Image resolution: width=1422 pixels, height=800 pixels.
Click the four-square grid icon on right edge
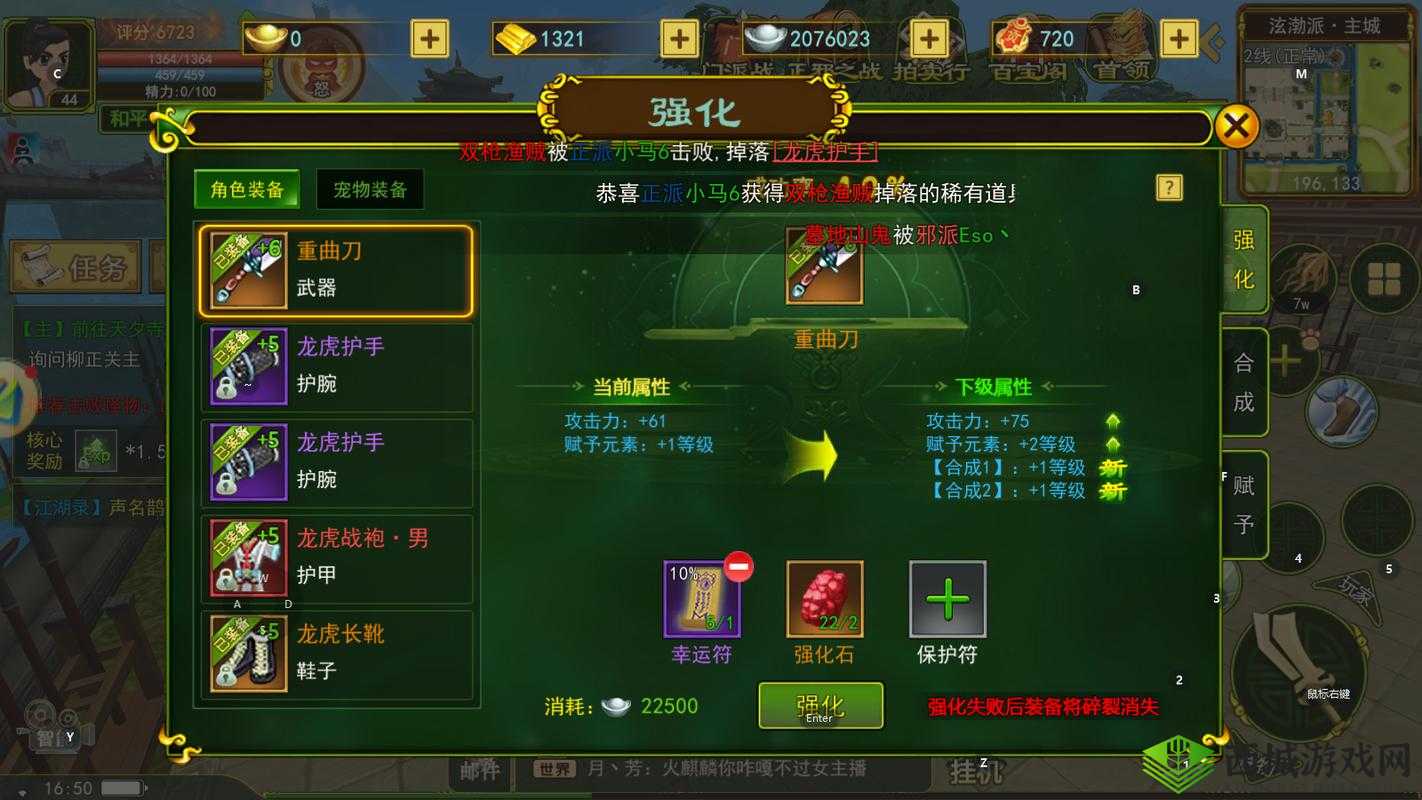1384,272
